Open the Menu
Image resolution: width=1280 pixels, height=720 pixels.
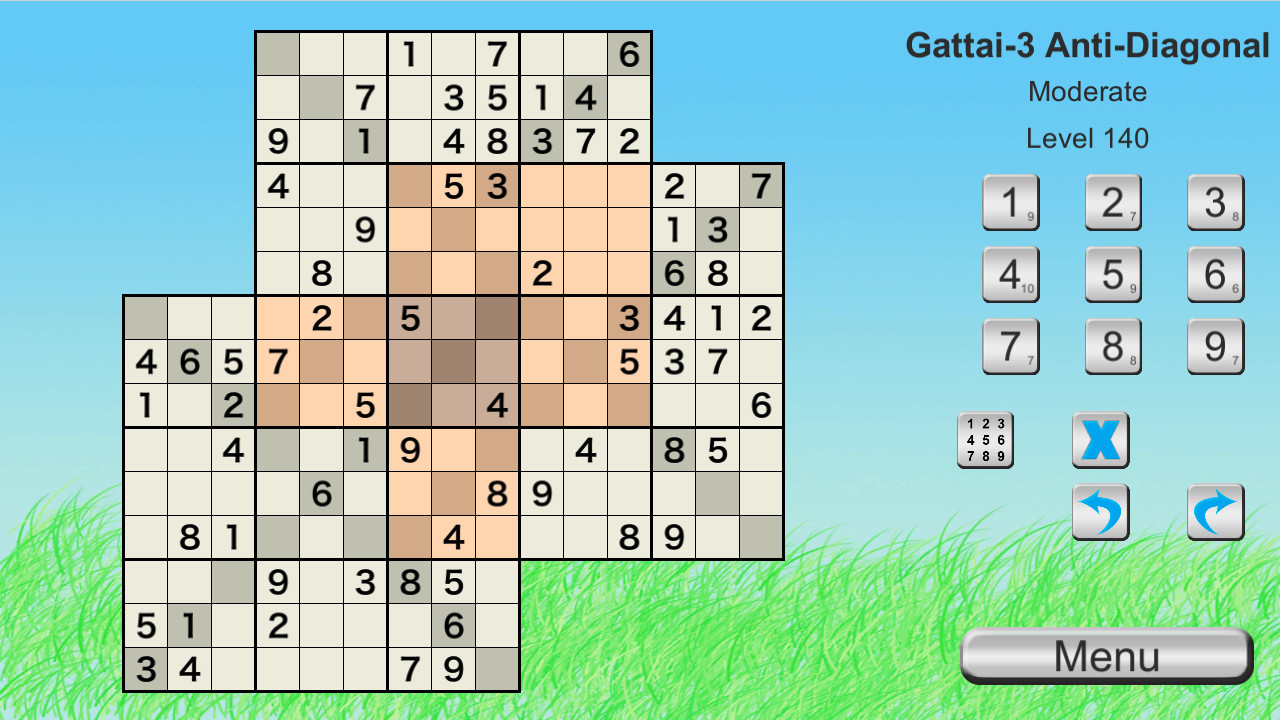tap(1106, 655)
